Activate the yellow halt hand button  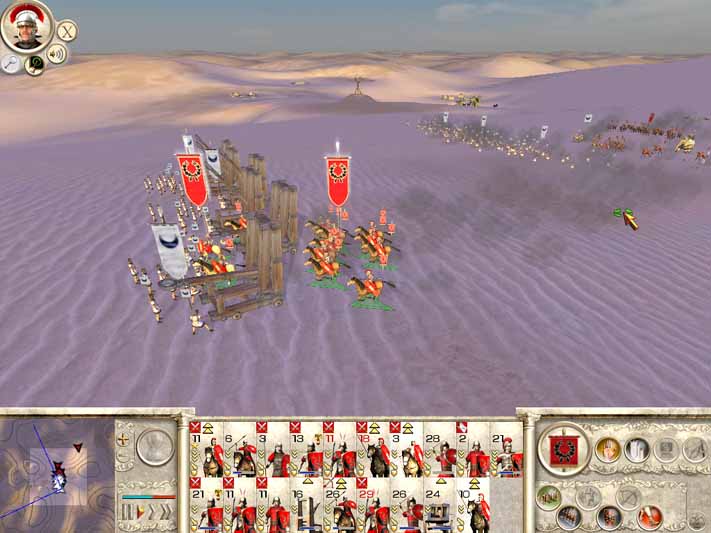pos(607,450)
